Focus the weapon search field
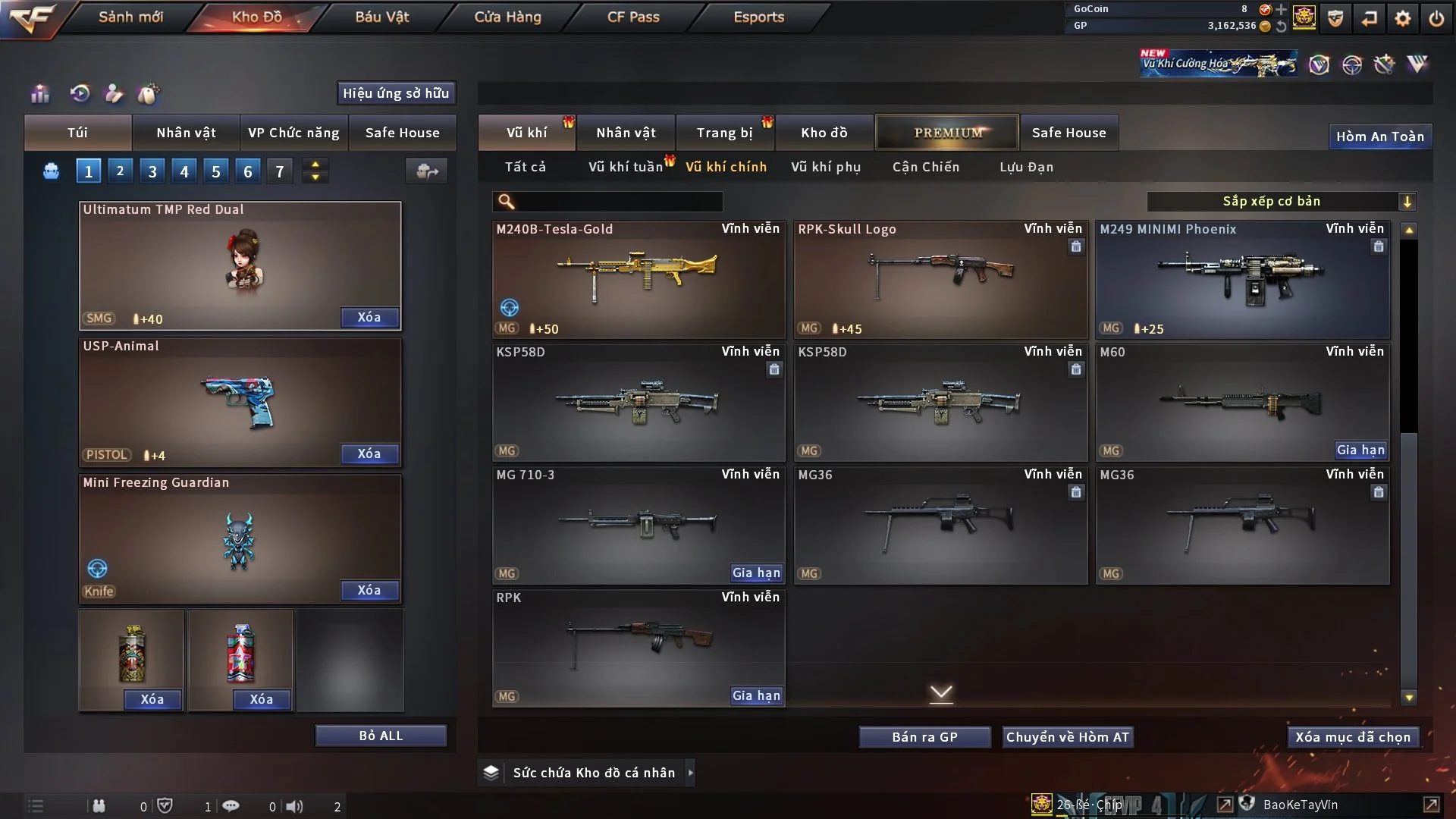This screenshot has width=1456, height=819. point(618,201)
